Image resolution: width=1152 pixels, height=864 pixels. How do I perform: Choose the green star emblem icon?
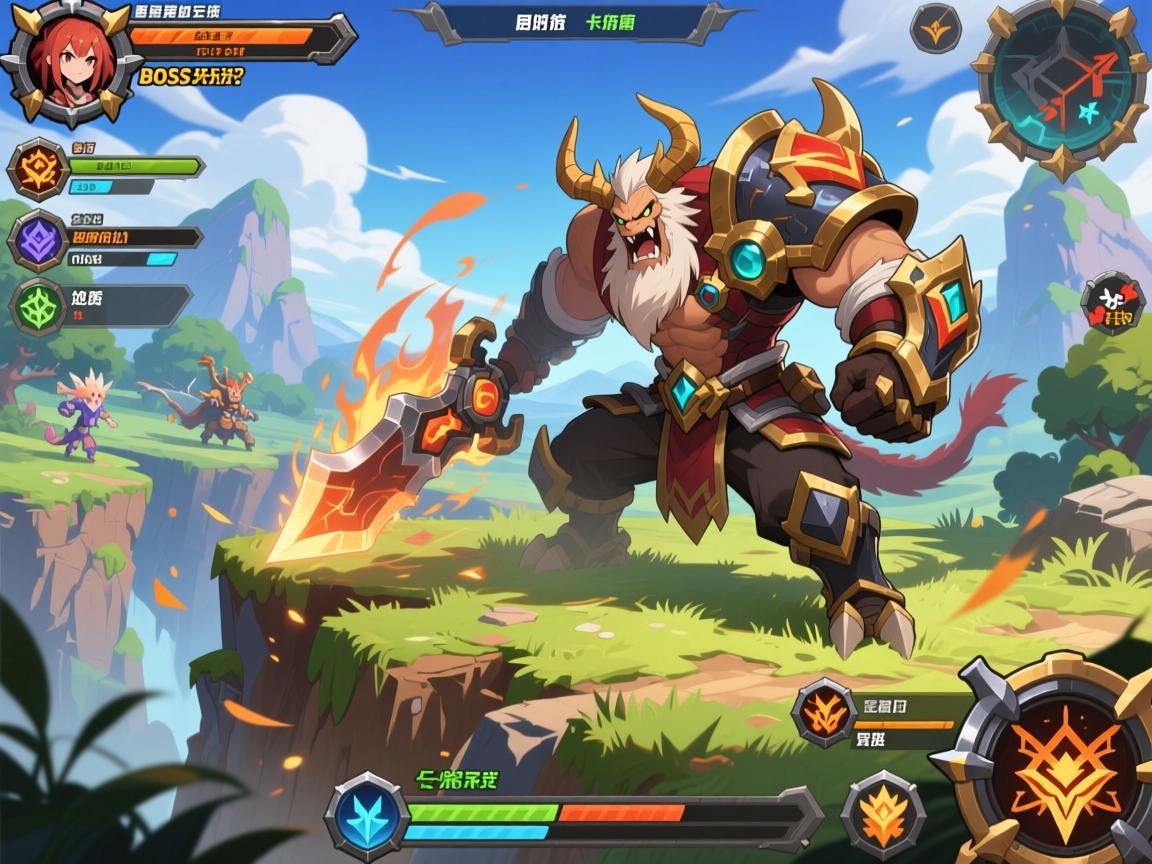38,306
